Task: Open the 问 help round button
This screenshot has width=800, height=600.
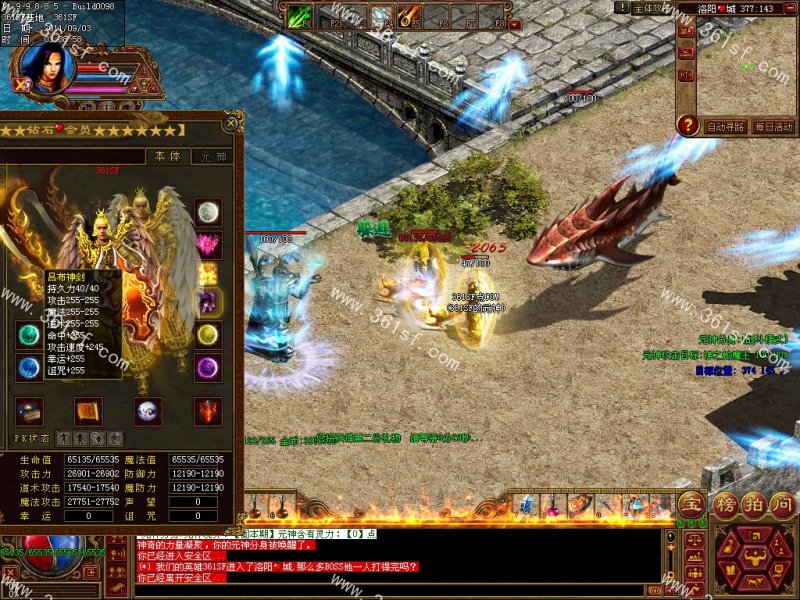Action: tap(782, 503)
